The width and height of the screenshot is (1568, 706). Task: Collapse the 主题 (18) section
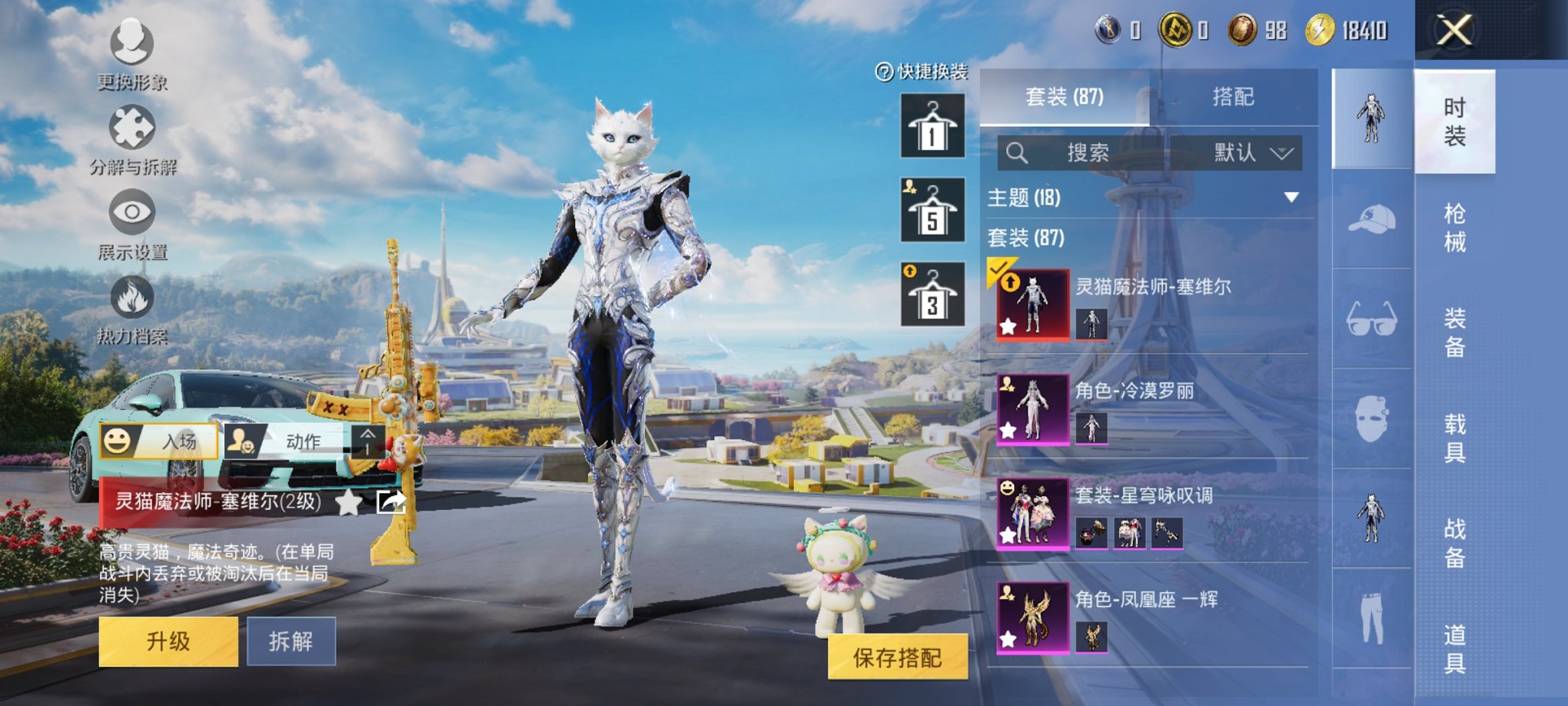(x=1293, y=196)
